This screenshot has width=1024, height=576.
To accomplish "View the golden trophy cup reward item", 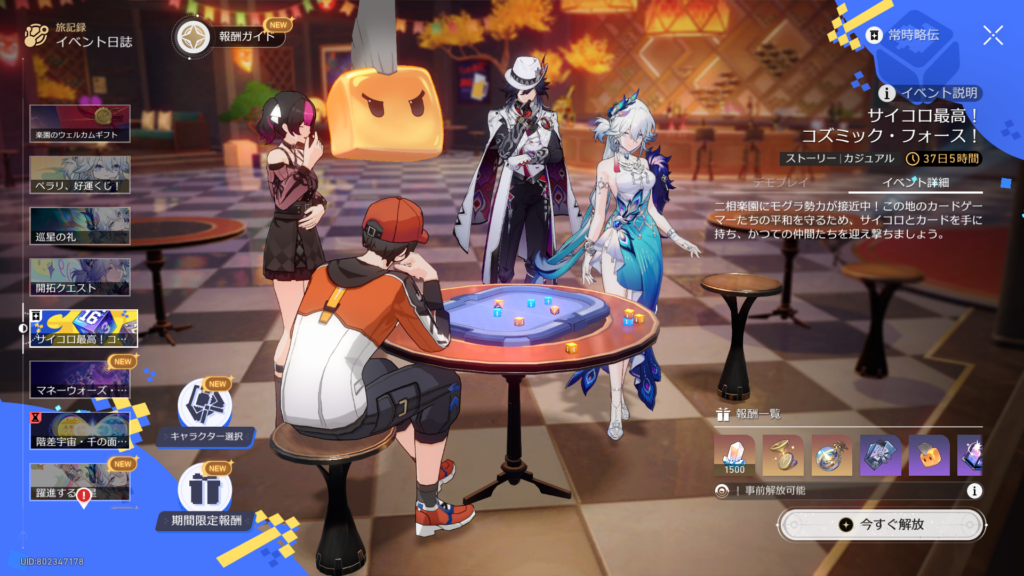I will (x=783, y=454).
